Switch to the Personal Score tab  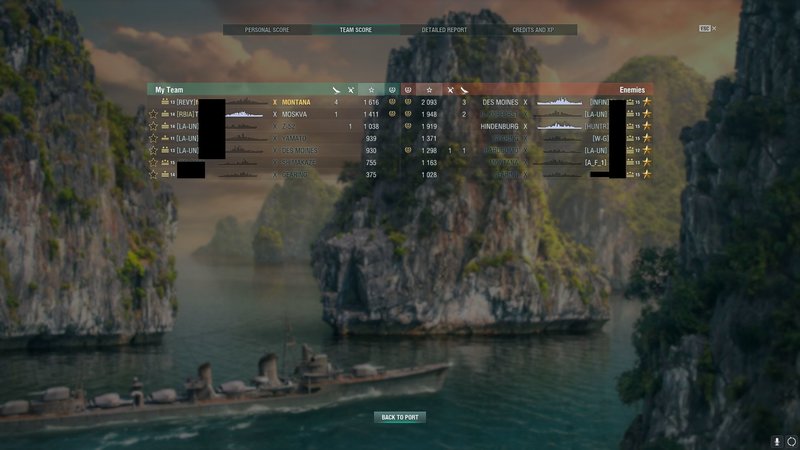point(267,30)
